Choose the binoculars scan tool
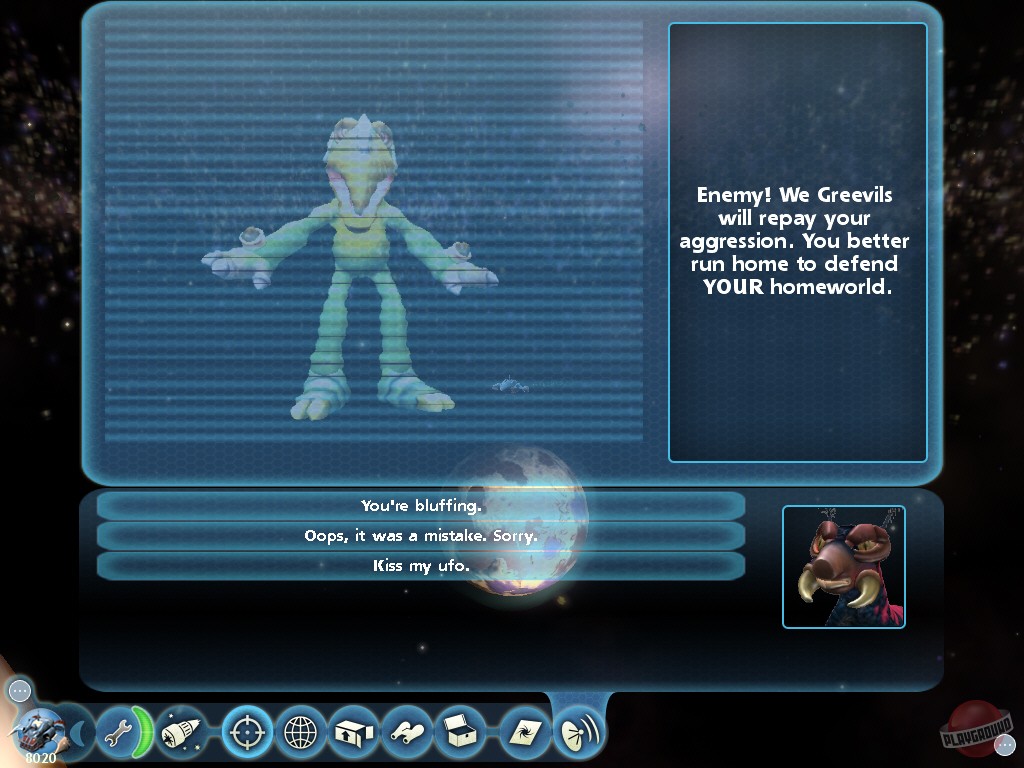Screen dimensions: 1024x768 [408, 734]
